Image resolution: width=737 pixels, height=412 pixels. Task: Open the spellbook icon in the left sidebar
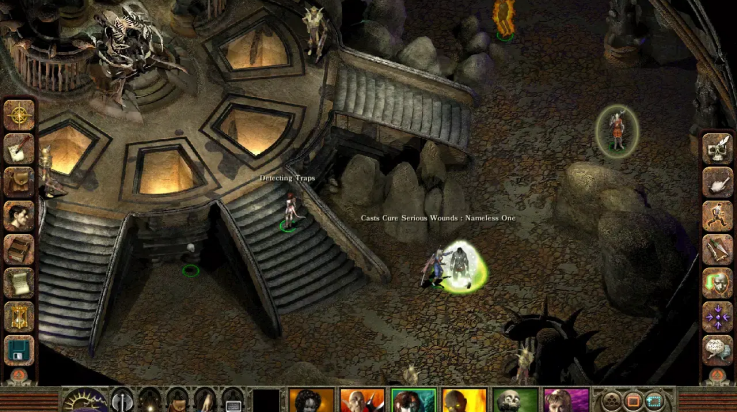19,249
